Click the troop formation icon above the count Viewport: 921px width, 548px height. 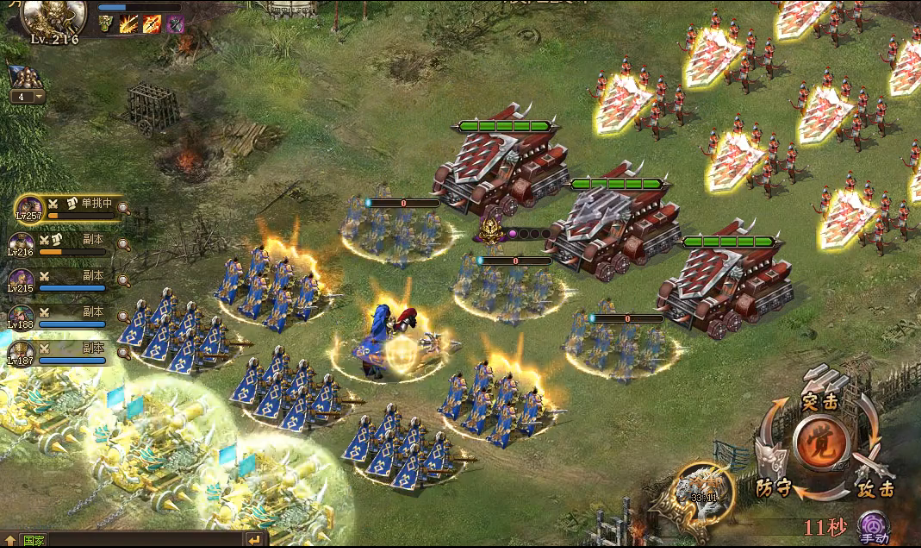click(x=24, y=77)
